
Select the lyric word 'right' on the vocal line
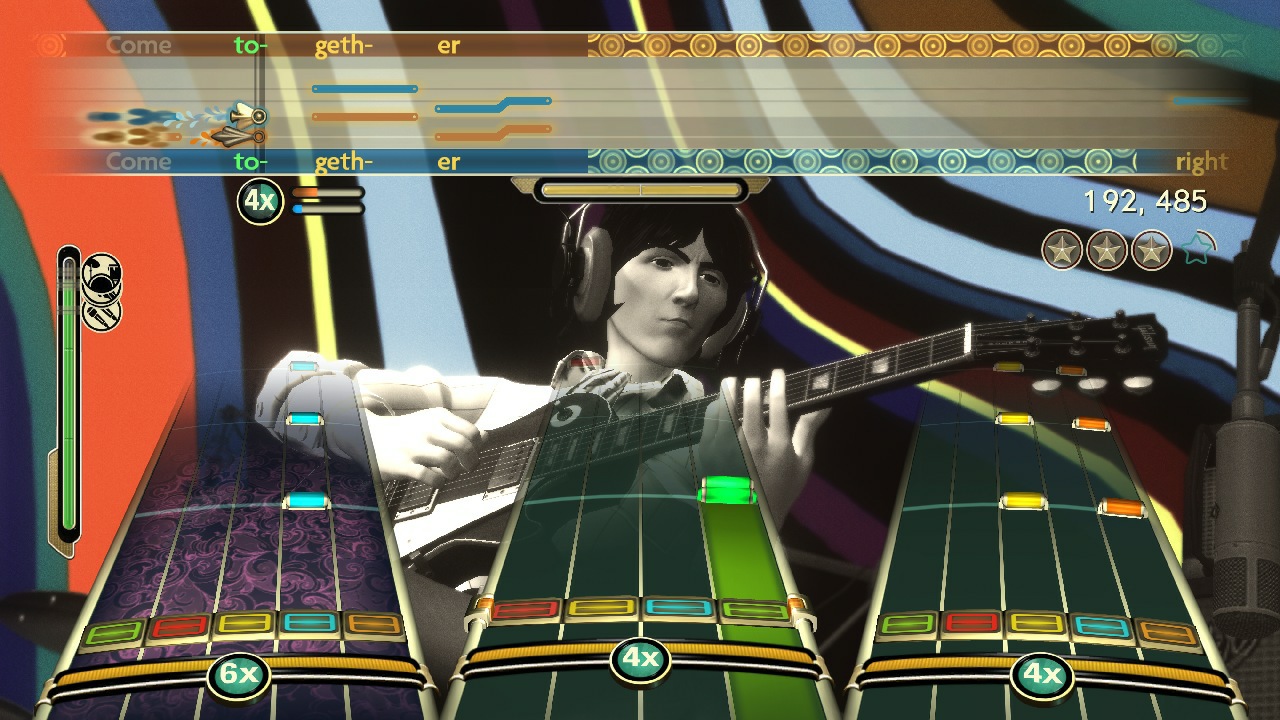pyautogui.click(x=1203, y=161)
